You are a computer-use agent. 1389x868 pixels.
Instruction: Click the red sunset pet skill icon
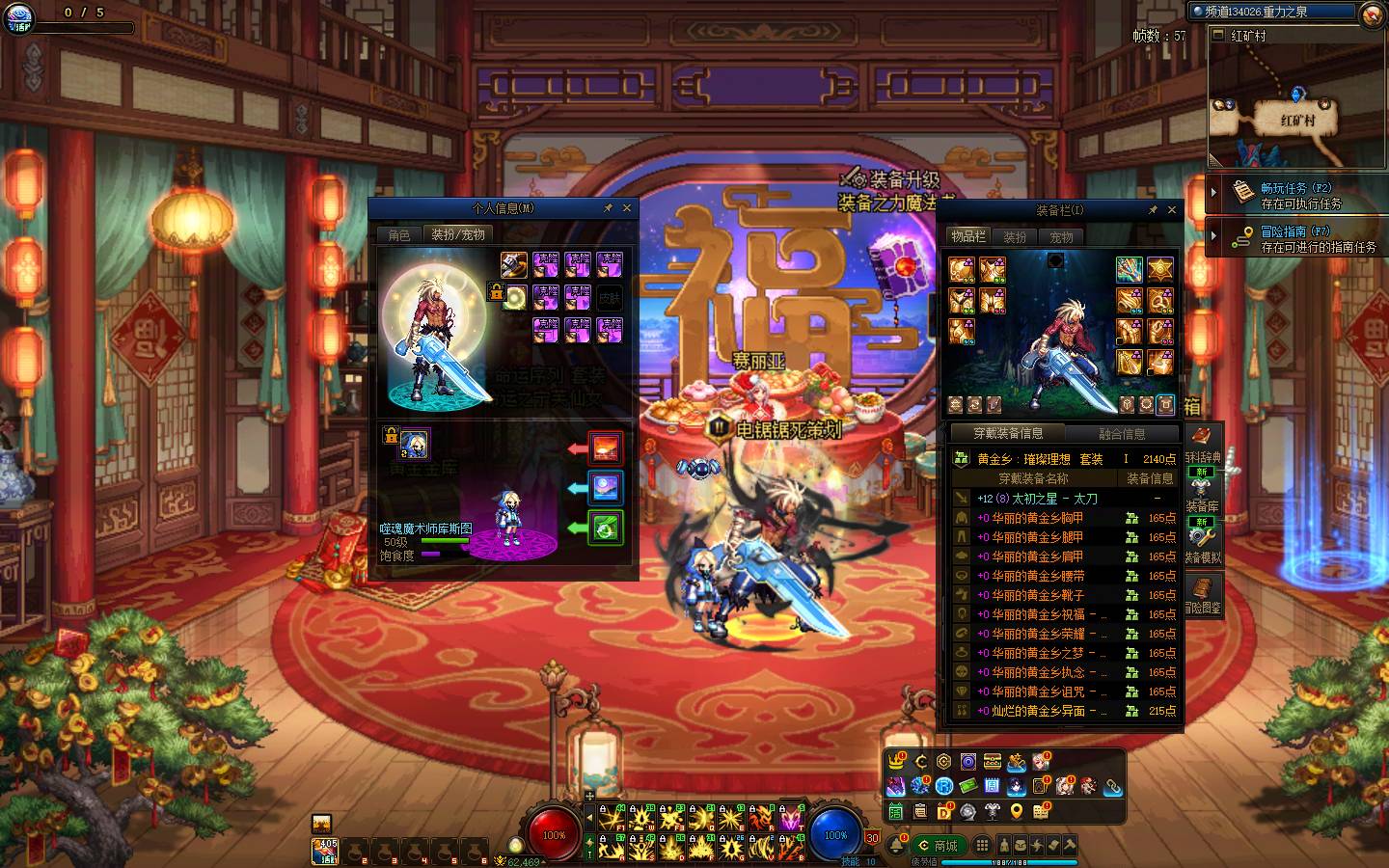(x=606, y=448)
